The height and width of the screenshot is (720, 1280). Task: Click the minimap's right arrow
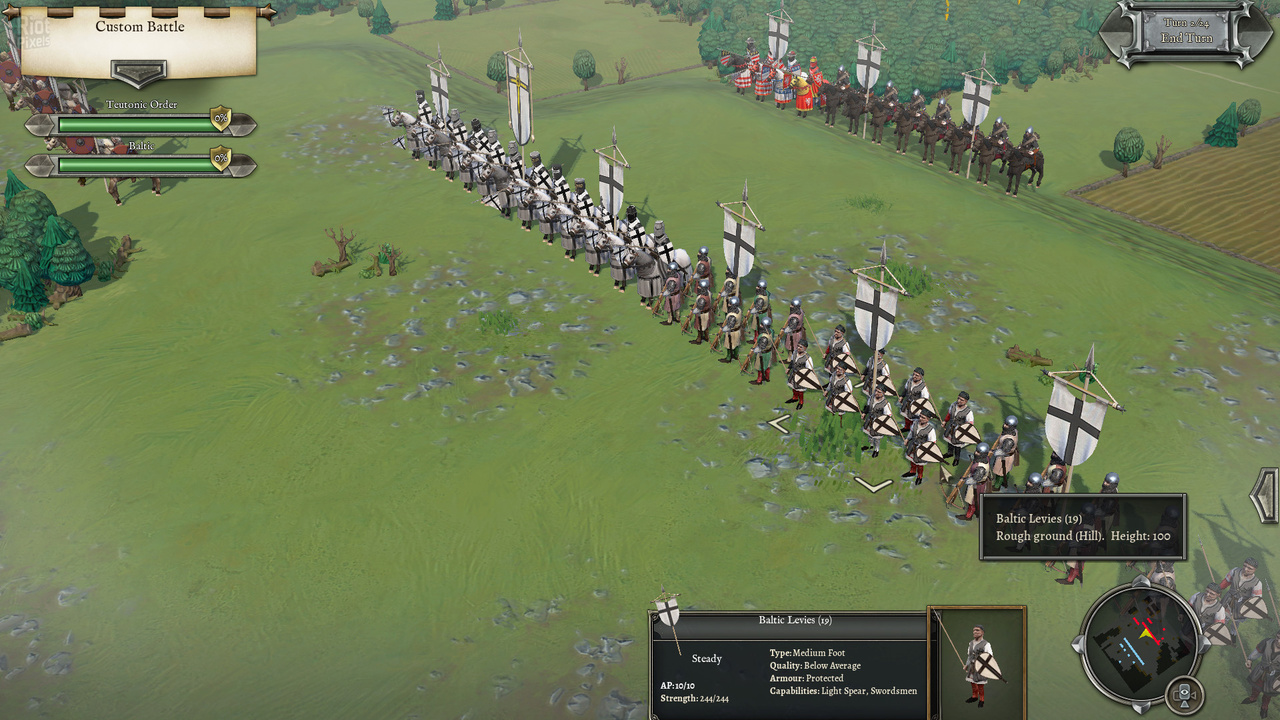tap(1203, 644)
